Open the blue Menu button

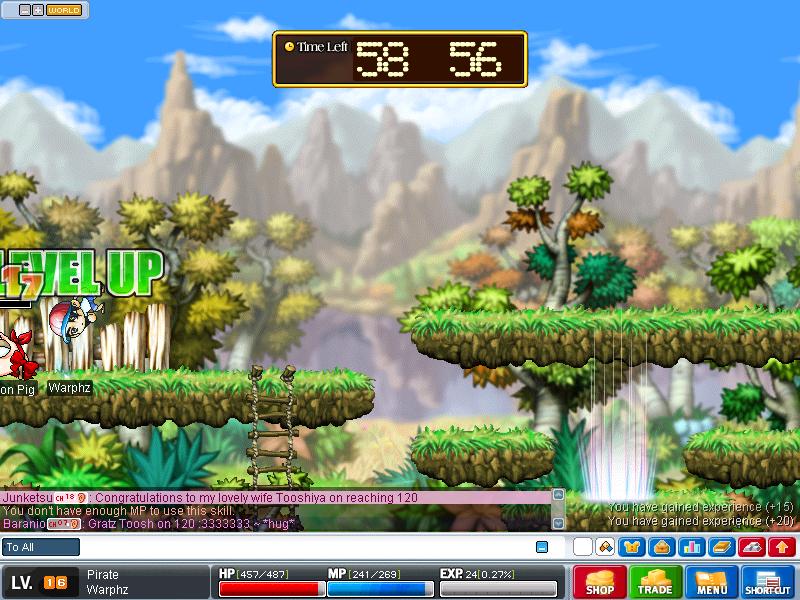click(x=712, y=582)
